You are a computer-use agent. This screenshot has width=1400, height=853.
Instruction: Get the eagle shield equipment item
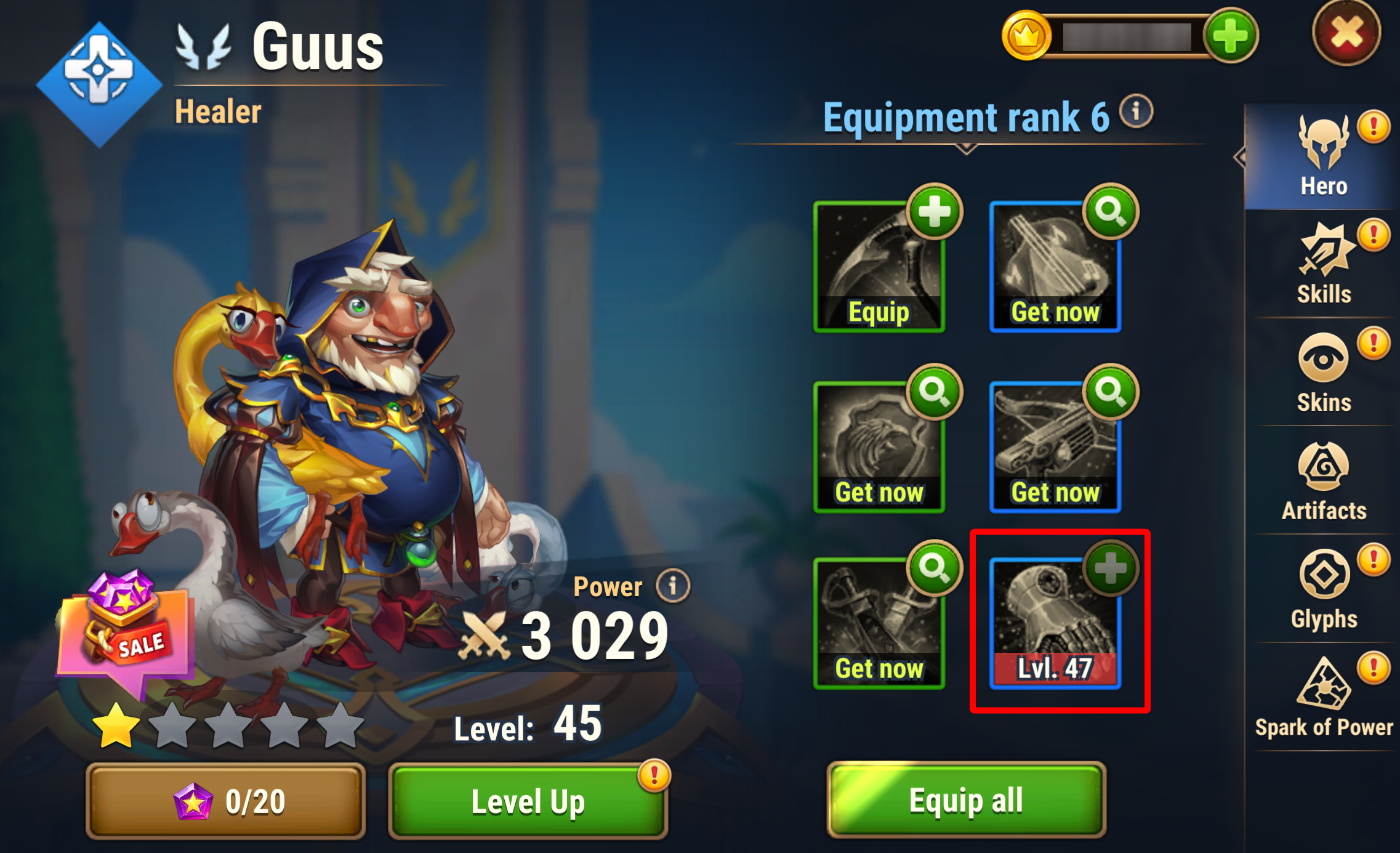(879, 448)
